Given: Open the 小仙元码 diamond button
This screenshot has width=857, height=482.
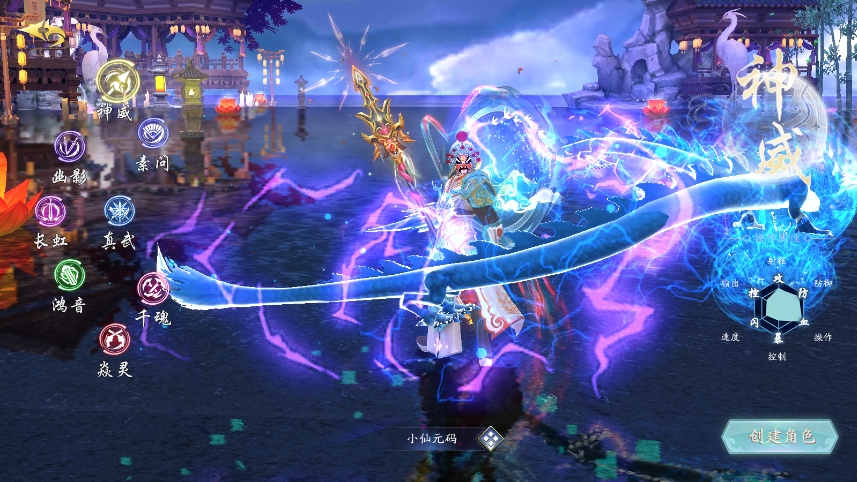Looking at the screenshot, I should (x=490, y=437).
